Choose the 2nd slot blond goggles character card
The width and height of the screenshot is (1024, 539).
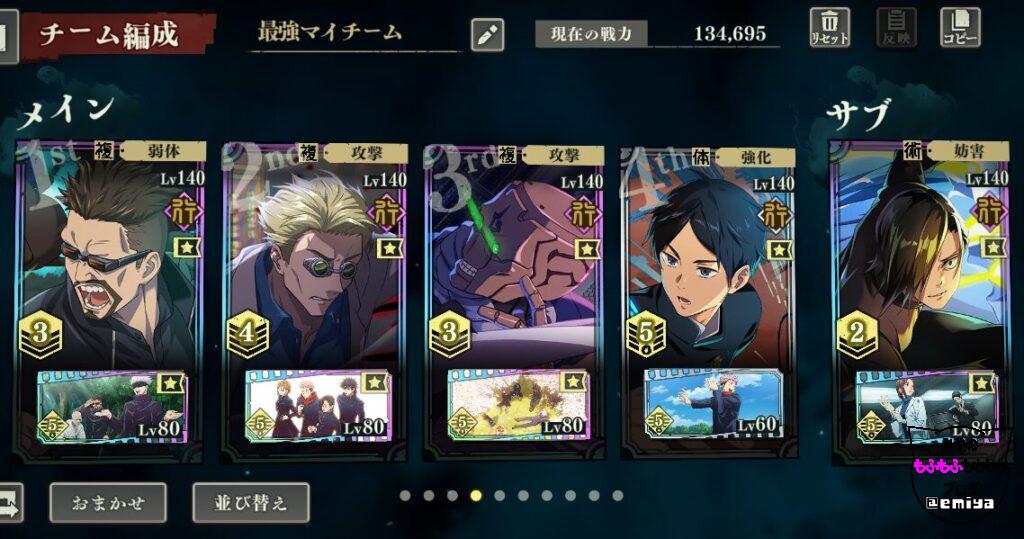pyautogui.click(x=314, y=260)
